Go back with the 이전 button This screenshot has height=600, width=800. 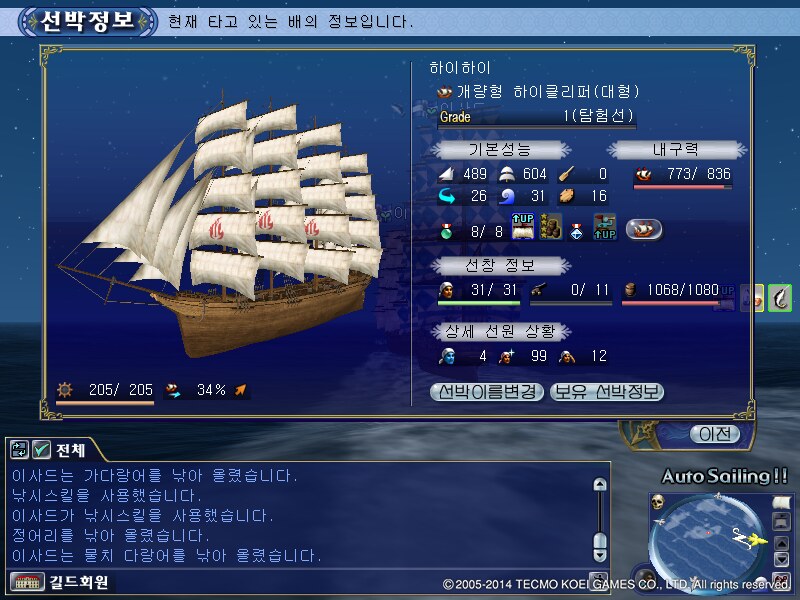pos(715,434)
